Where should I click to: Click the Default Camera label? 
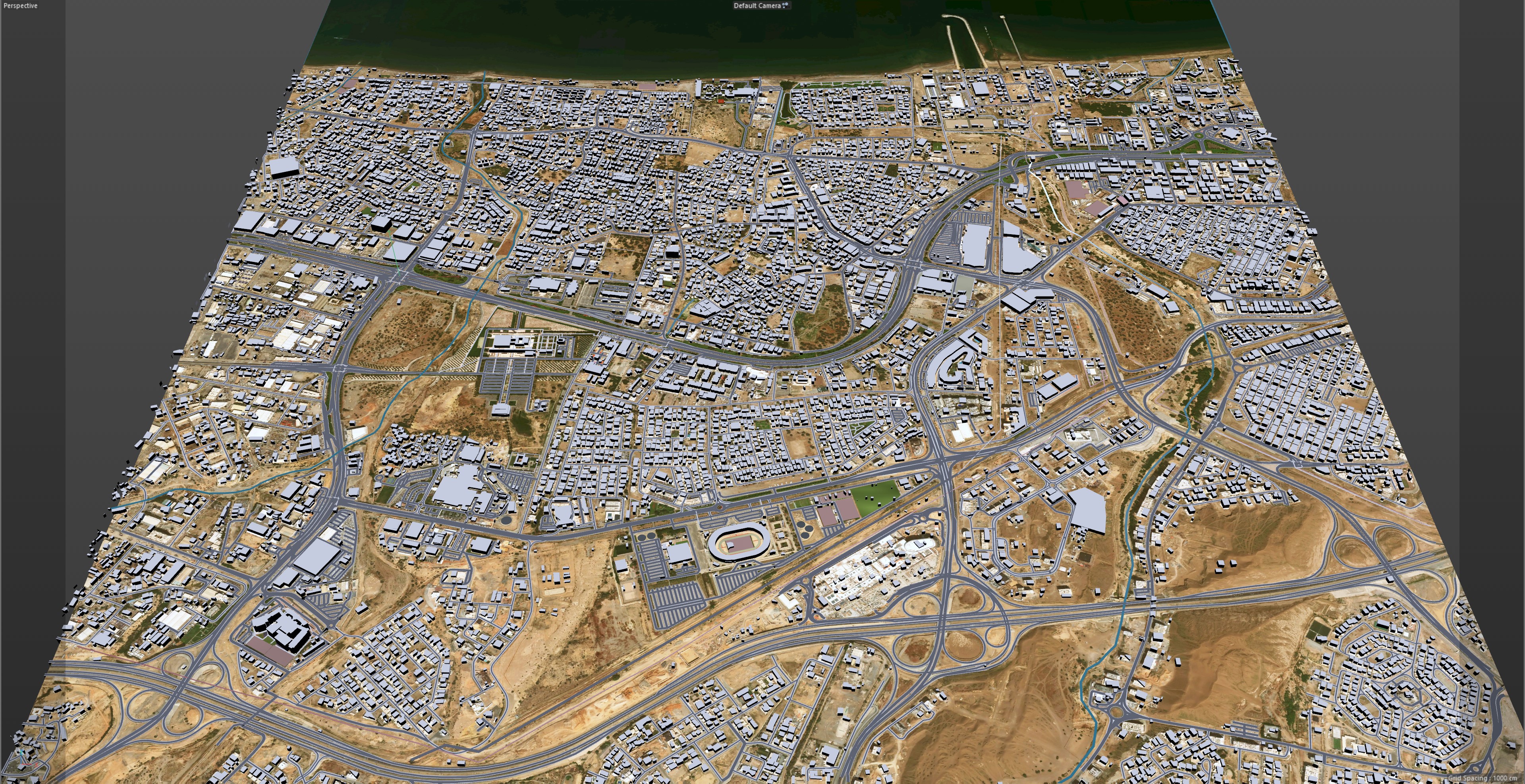coord(757,6)
